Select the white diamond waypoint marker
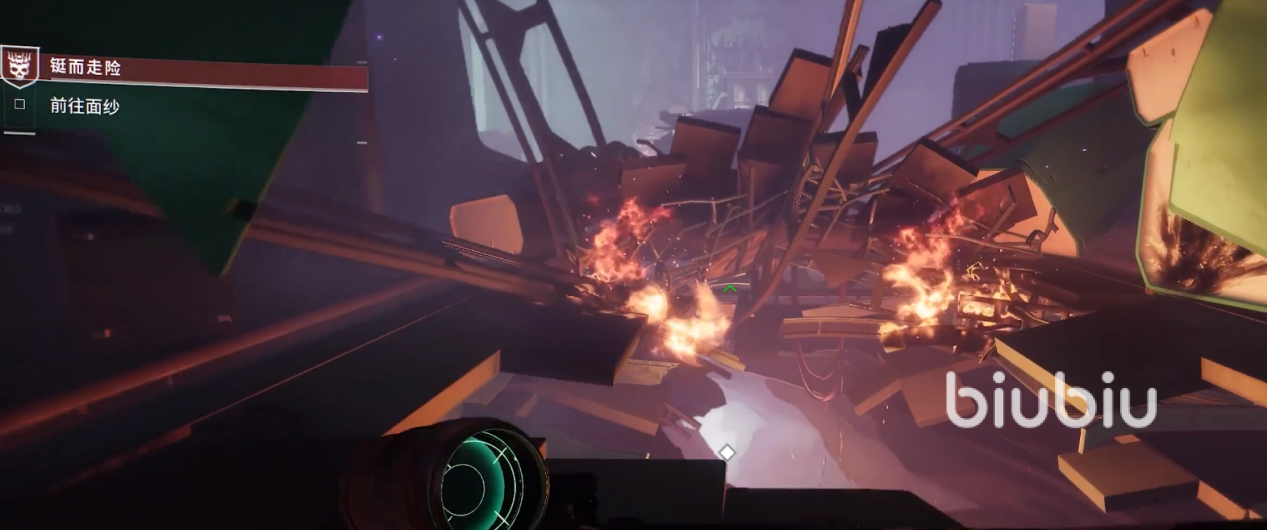This screenshot has width=1267, height=530. click(x=727, y=452)
